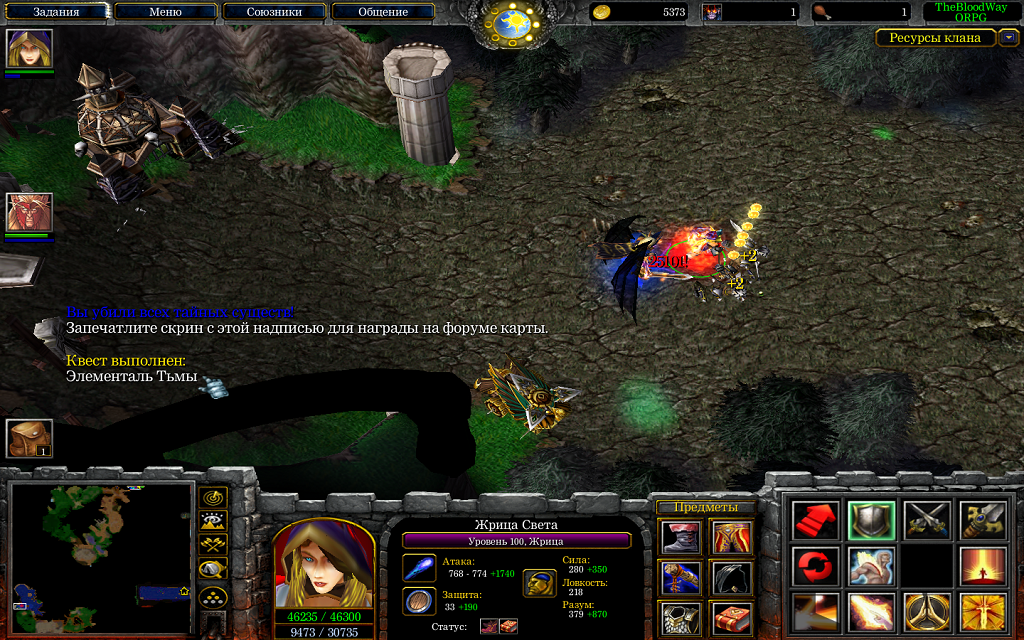The width and height of the screenshot is (1024, 640).
Task: Open the Общение chat log
Action: (x=383, y=12)
